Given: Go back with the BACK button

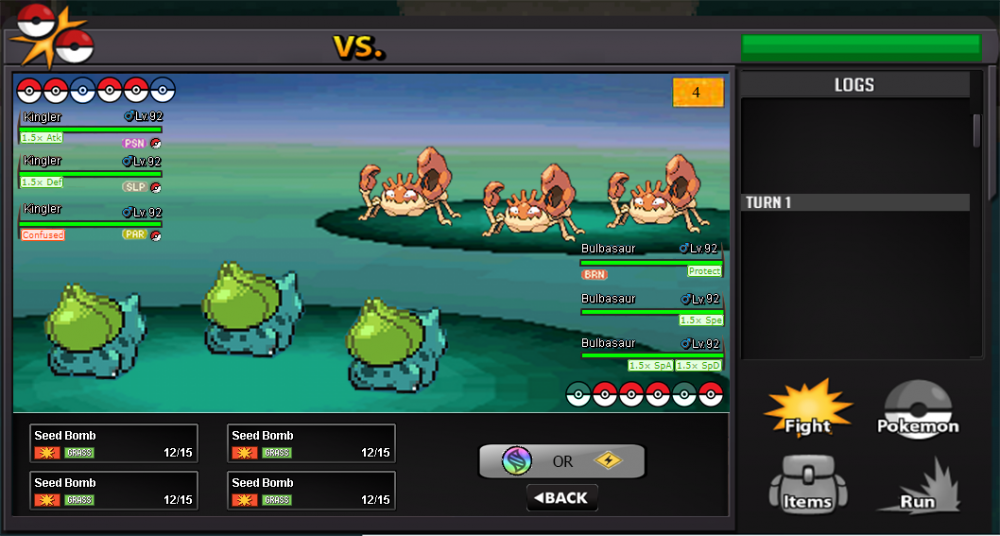Looking at the screenshot, I should tap(562, 498).
